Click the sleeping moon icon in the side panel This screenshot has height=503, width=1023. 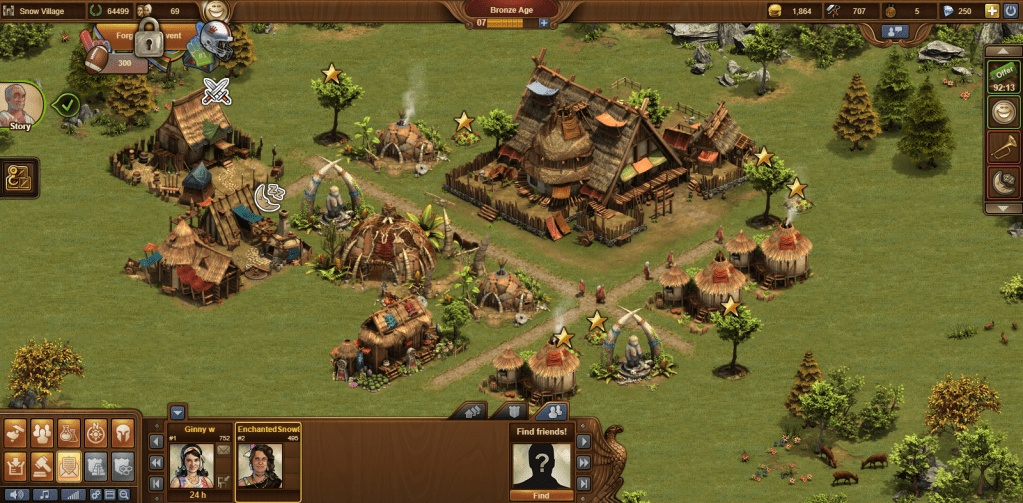pos(1003,182)
